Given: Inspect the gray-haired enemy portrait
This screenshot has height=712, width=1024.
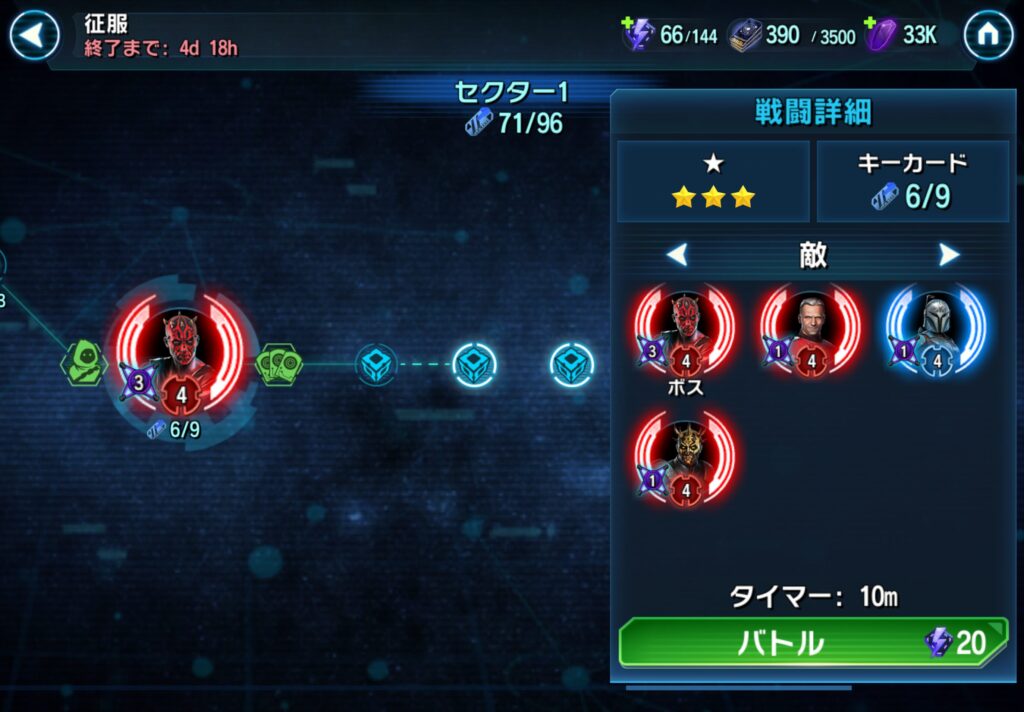Looking at the screenshot, I should tap(811, 329).
